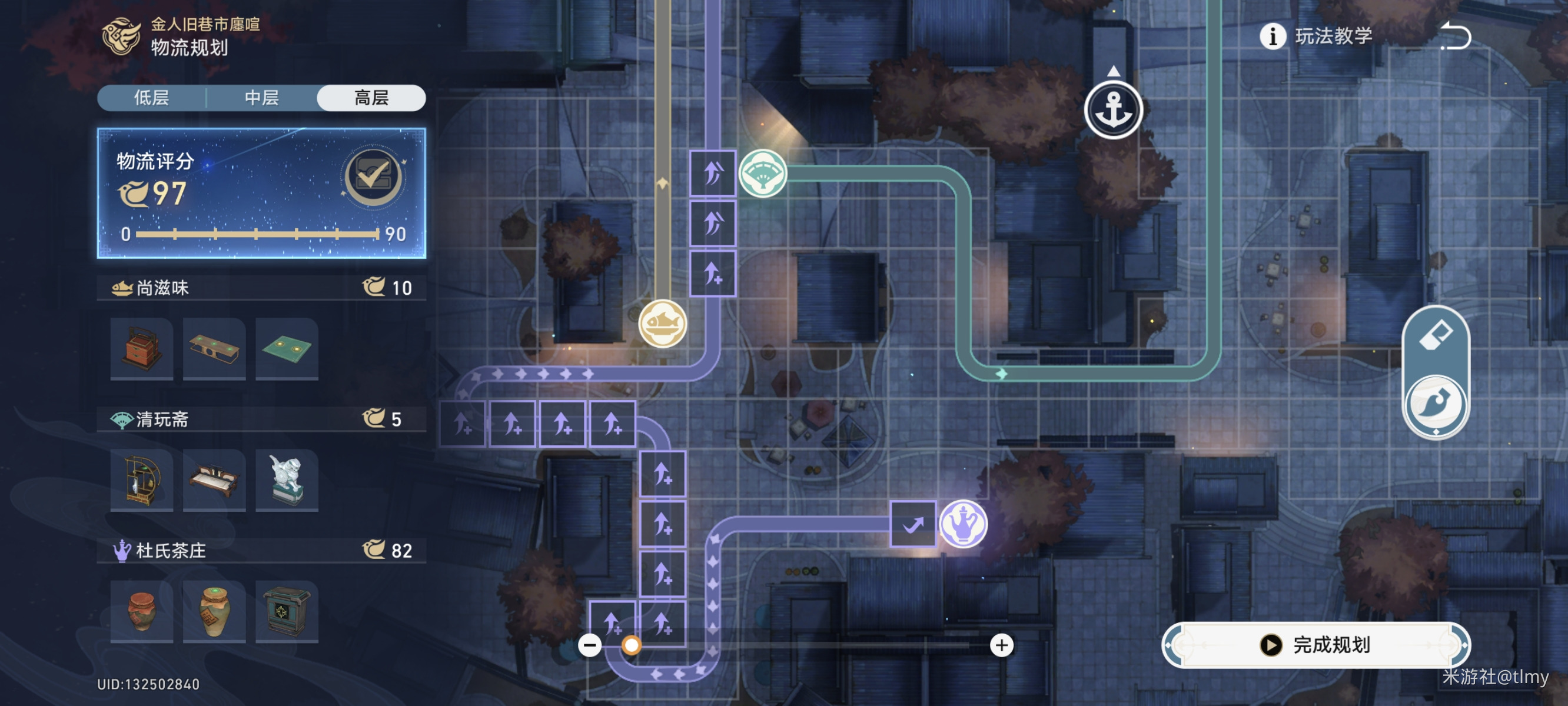Select the 高层 tab

[x=371, y=98]
